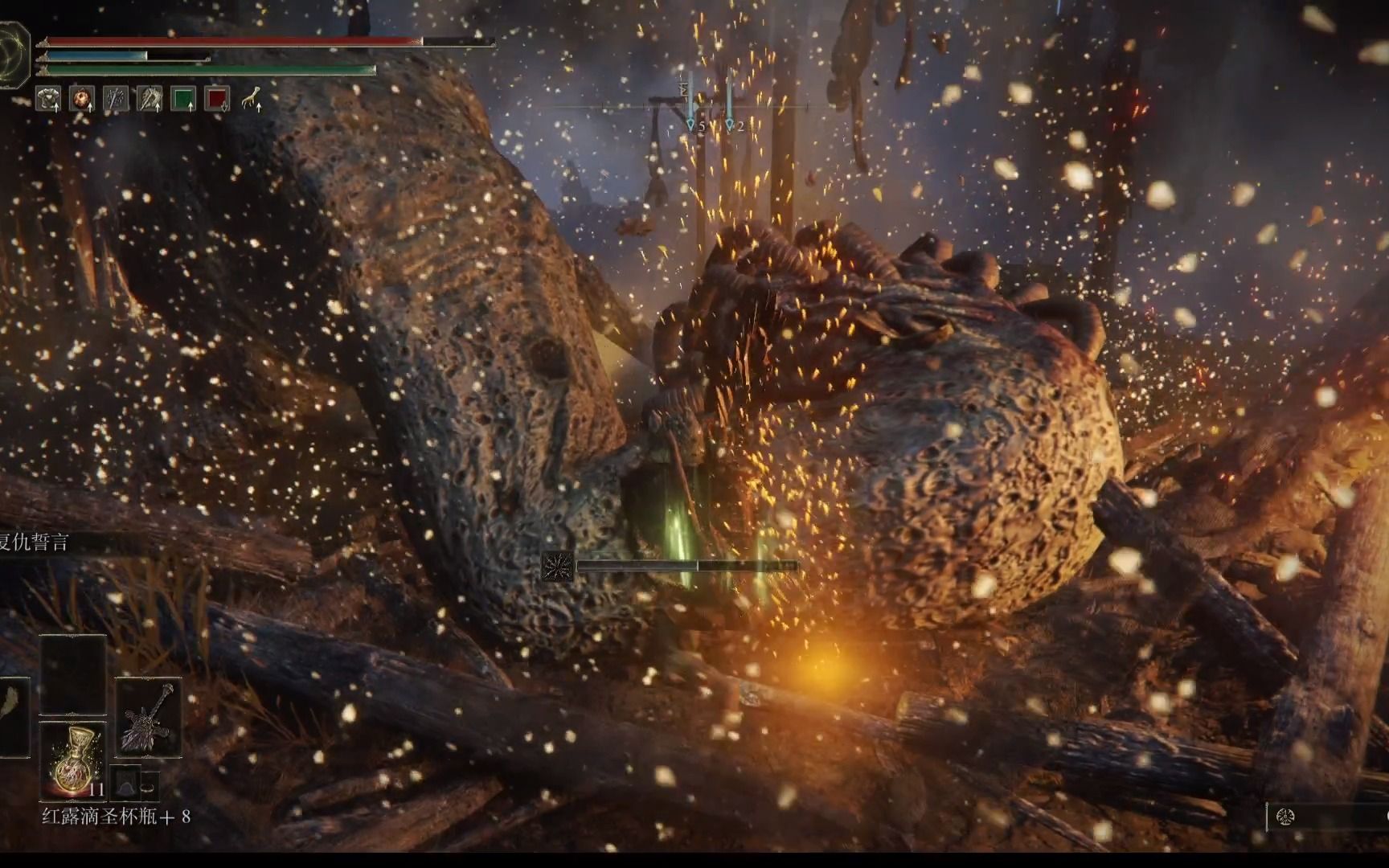The image size is (1389, 868).
Task: Click the green square buff icon
Action: [x=184, y=99]
